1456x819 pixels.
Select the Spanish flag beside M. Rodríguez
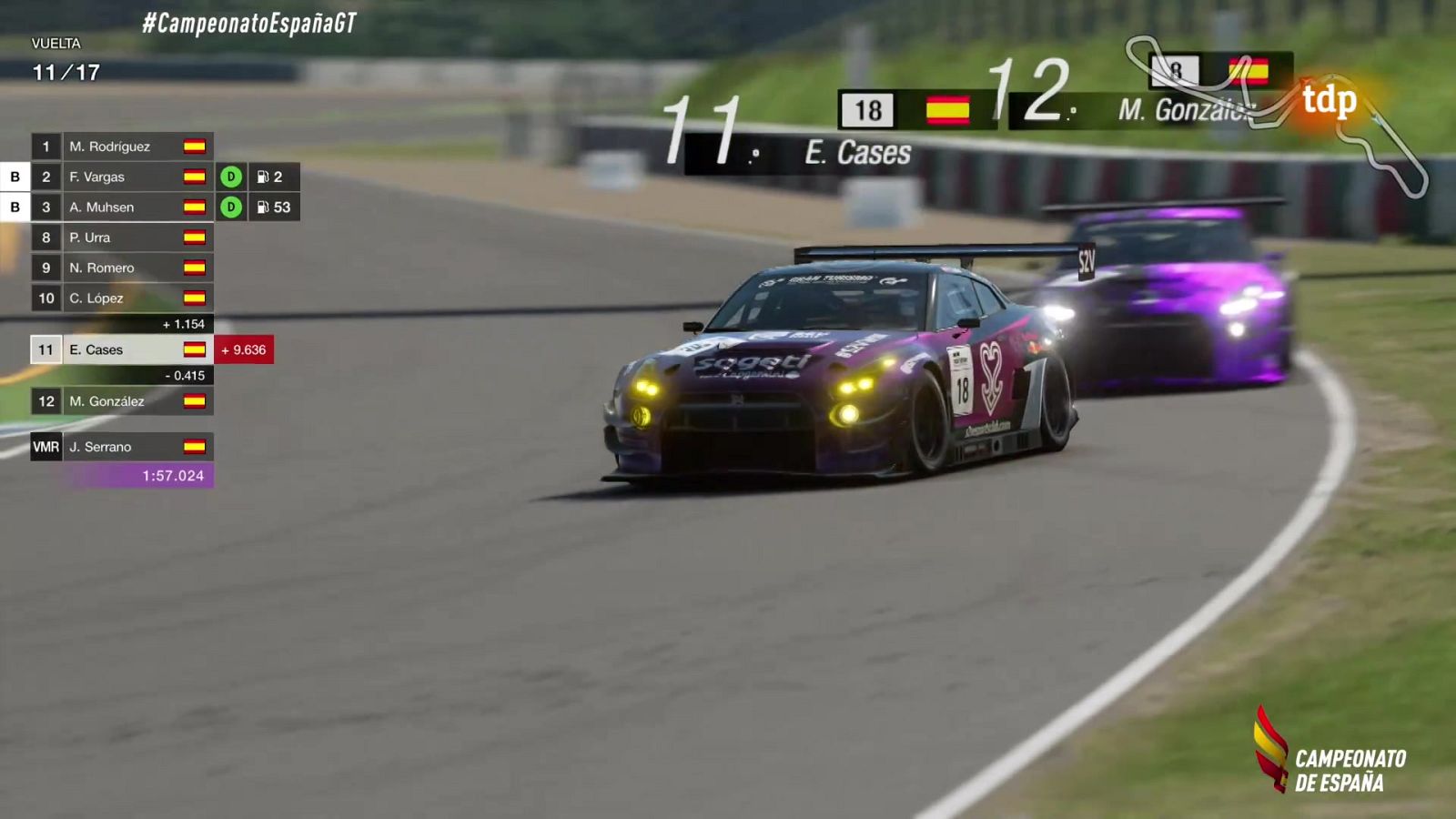point(196,146)
